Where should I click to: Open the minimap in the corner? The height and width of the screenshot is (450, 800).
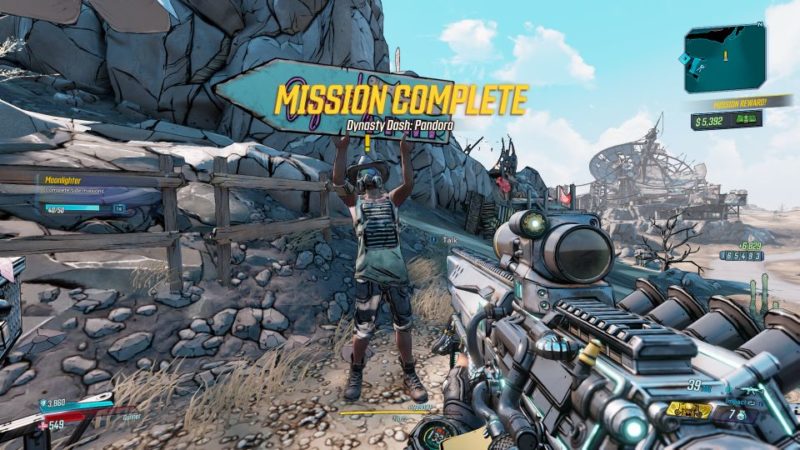tap(725, 58)
